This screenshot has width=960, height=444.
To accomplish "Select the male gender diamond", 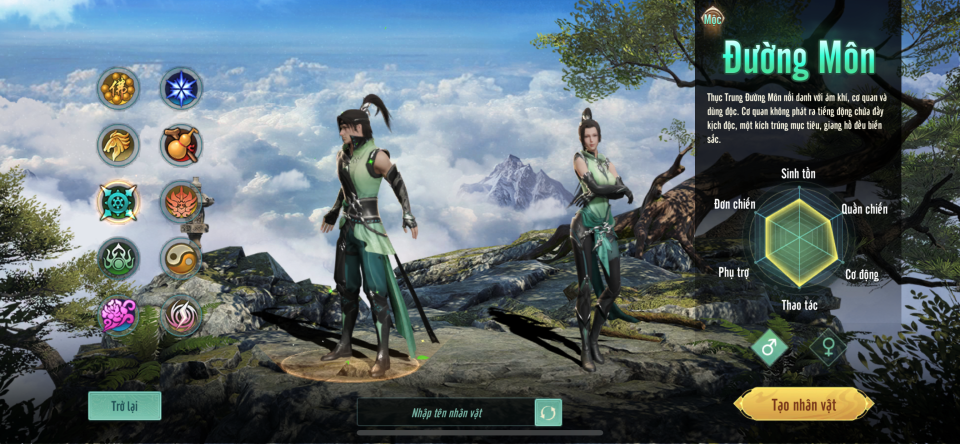I will point(770,348).
